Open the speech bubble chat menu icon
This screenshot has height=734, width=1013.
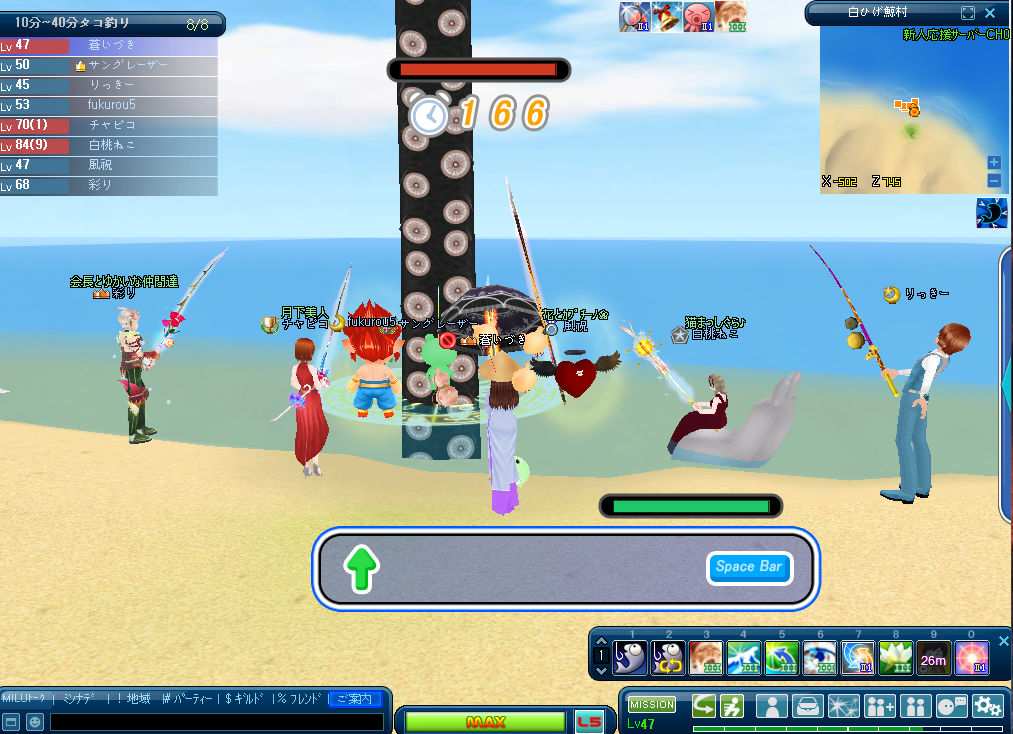click(951, 706)
